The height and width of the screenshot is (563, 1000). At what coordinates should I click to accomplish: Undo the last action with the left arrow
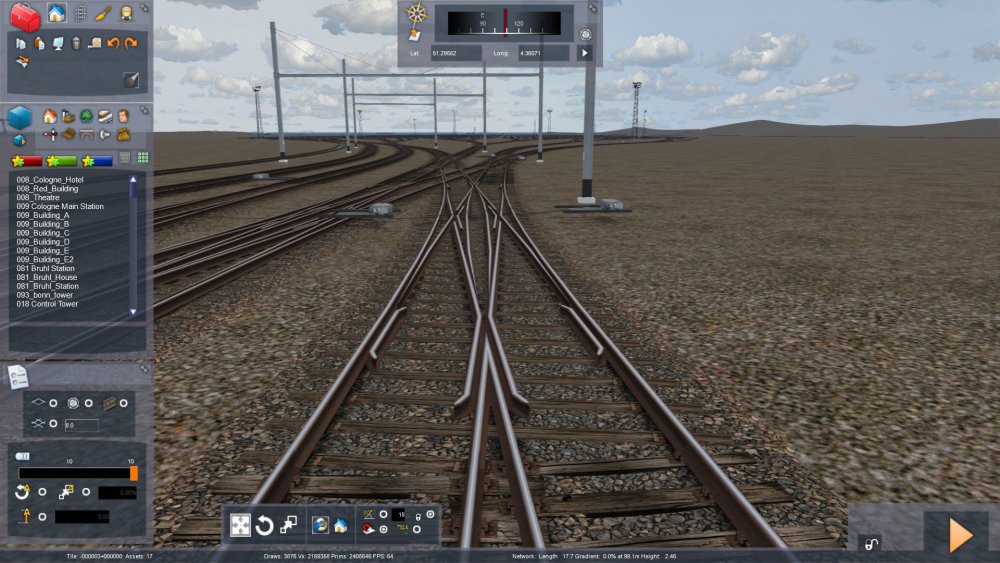pyautogui.click(x=113, y=43)
